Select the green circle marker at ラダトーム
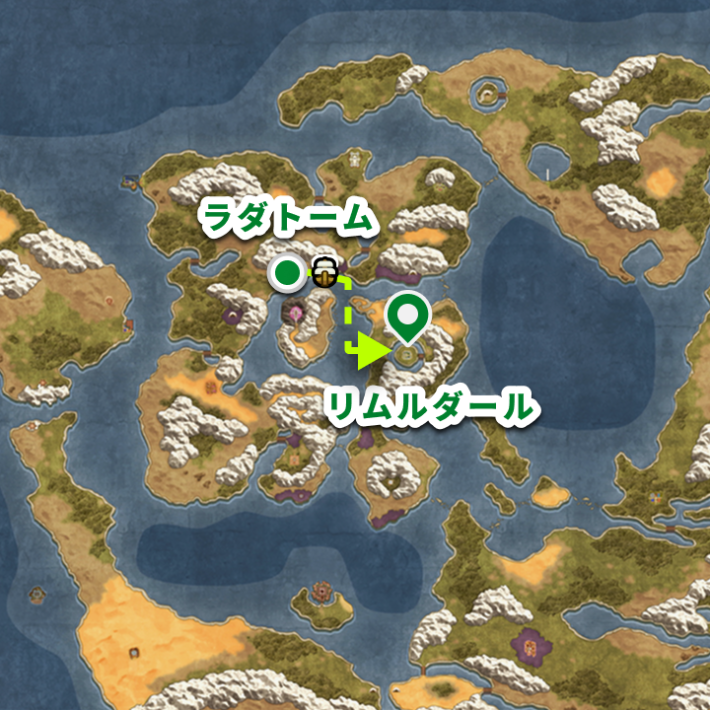710x710 pixels. click(288, 271)
